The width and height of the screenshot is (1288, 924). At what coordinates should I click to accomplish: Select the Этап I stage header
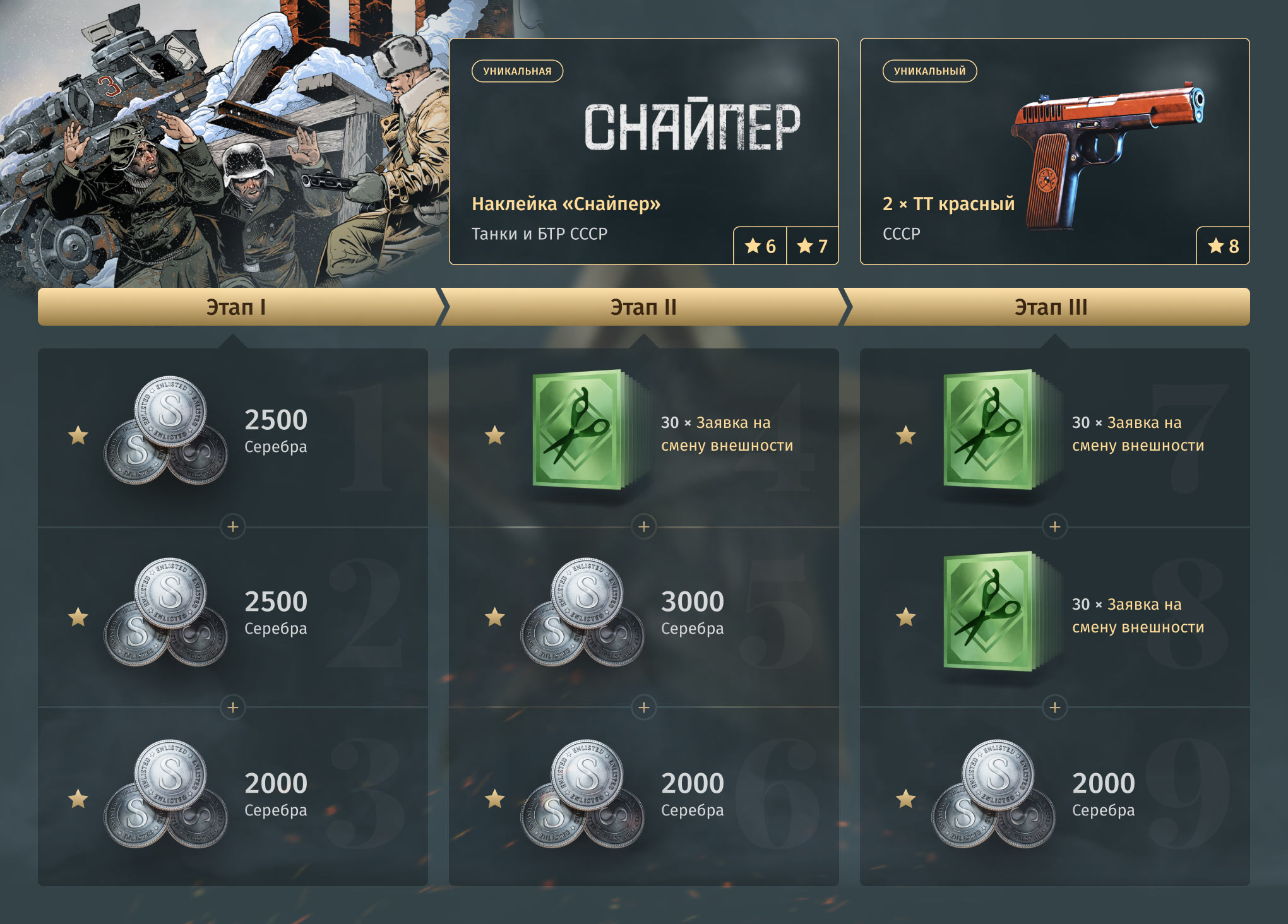(236, 307)
